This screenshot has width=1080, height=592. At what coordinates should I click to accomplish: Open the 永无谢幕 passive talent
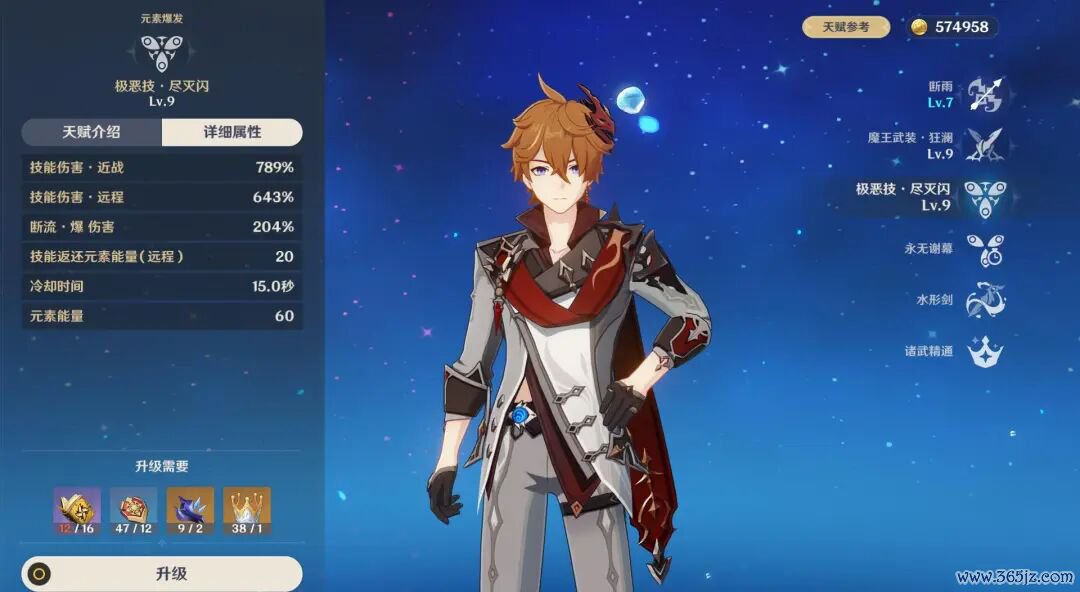pos(984,249)
